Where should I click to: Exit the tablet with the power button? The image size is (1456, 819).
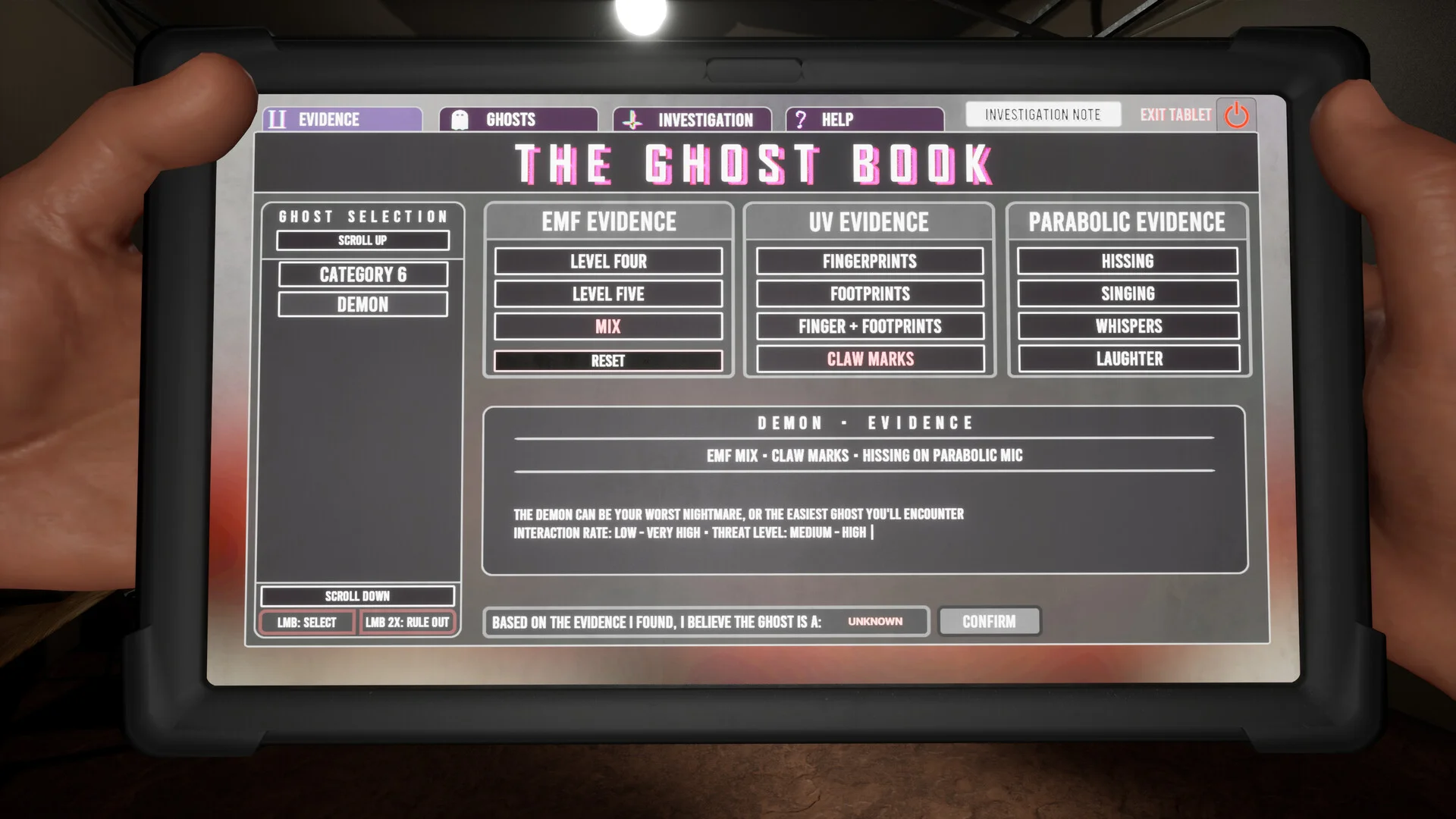(1236, 115)
